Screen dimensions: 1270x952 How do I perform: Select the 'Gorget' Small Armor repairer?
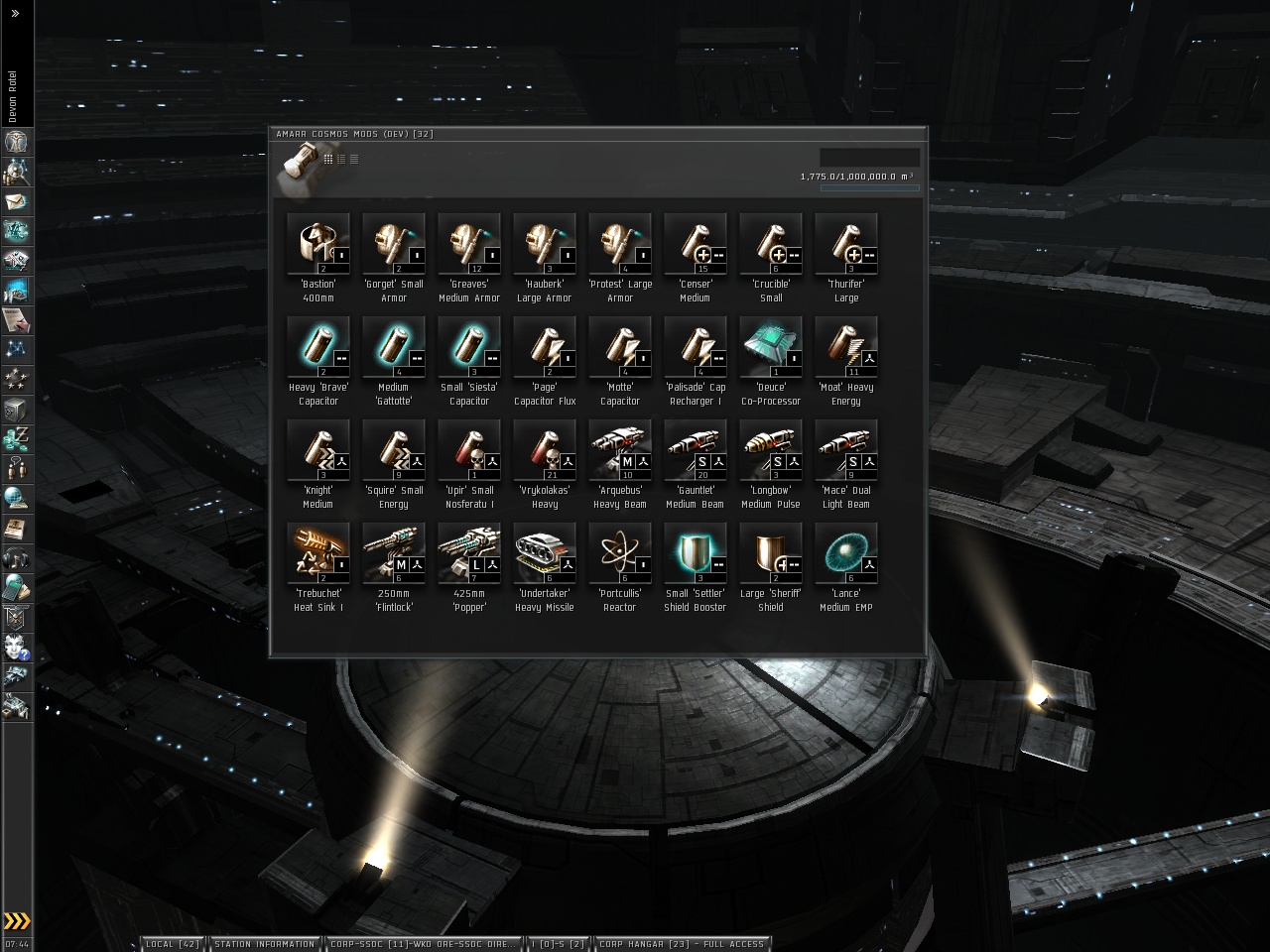(394, 244)
